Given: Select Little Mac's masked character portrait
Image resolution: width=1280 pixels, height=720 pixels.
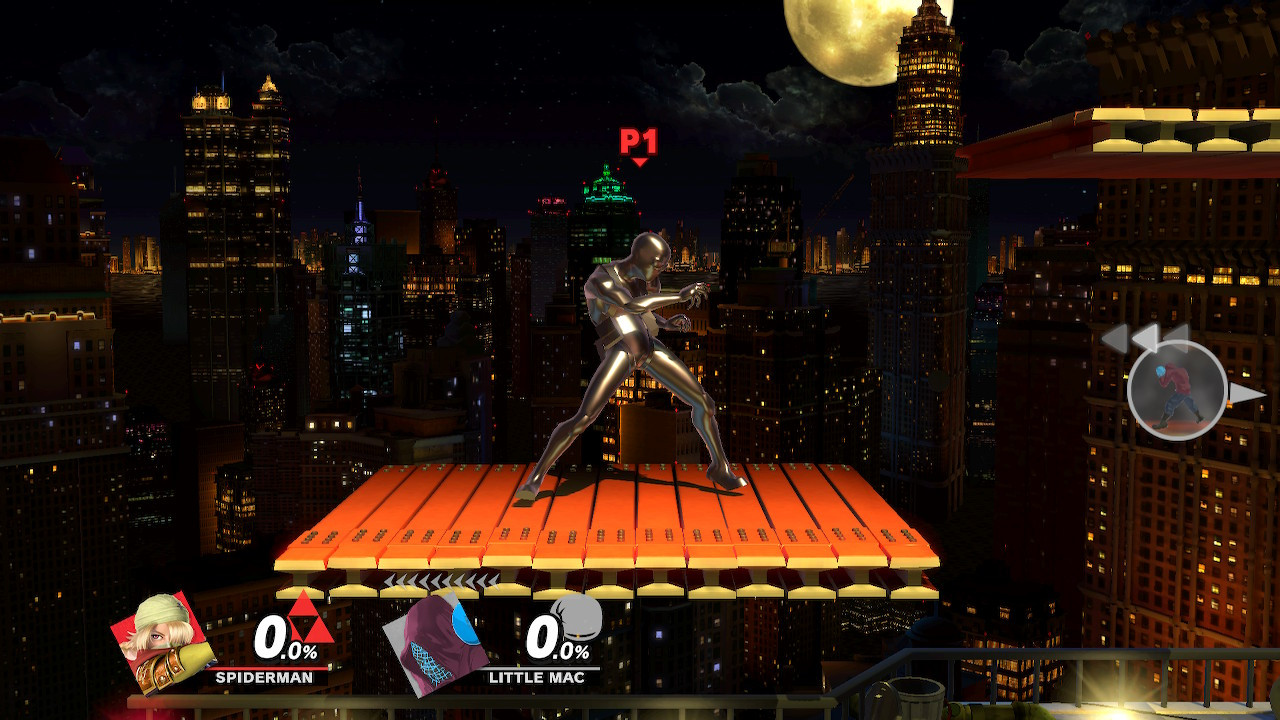Looking at the screenshot, I should tap(440, 638).
